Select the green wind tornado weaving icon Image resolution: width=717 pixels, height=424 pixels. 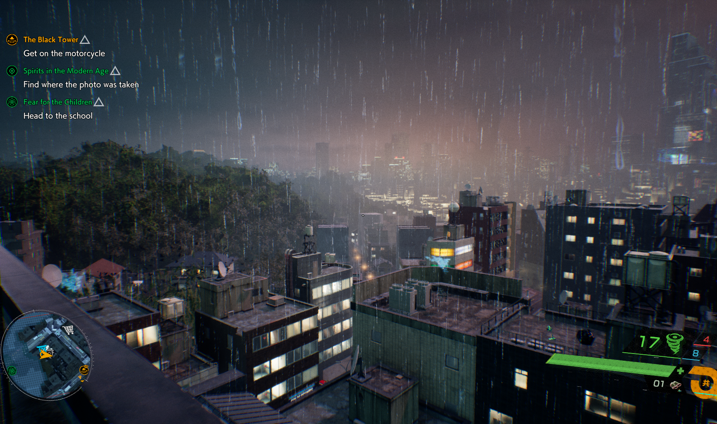(x=674, y=343)
